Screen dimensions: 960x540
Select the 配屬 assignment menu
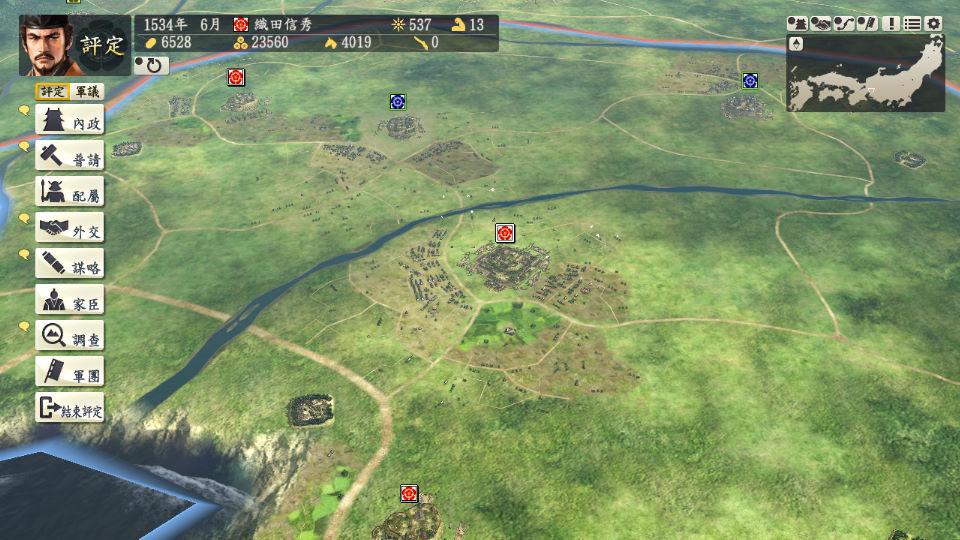(70, 193)
